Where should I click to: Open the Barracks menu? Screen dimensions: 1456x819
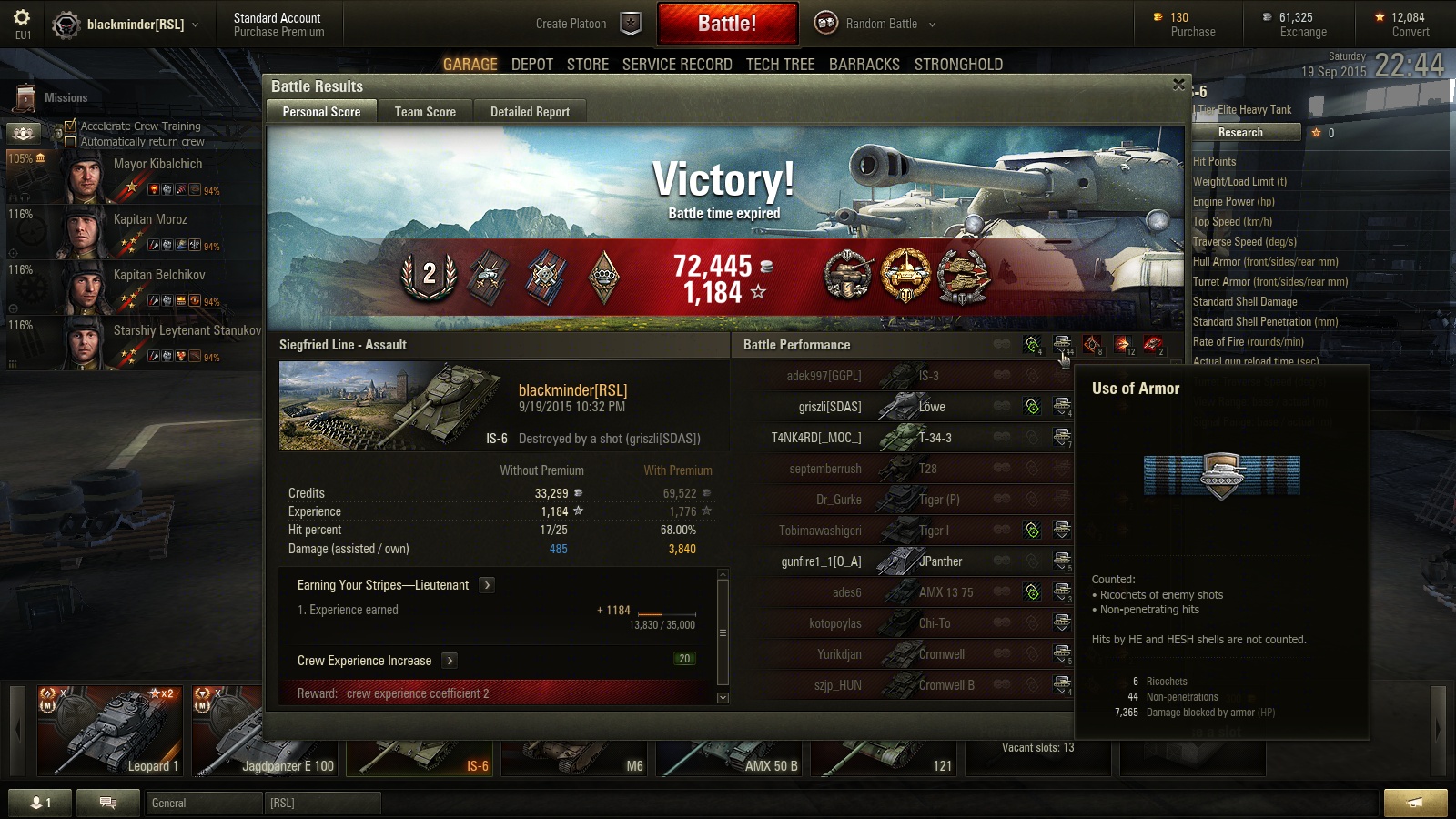point(864,65)
